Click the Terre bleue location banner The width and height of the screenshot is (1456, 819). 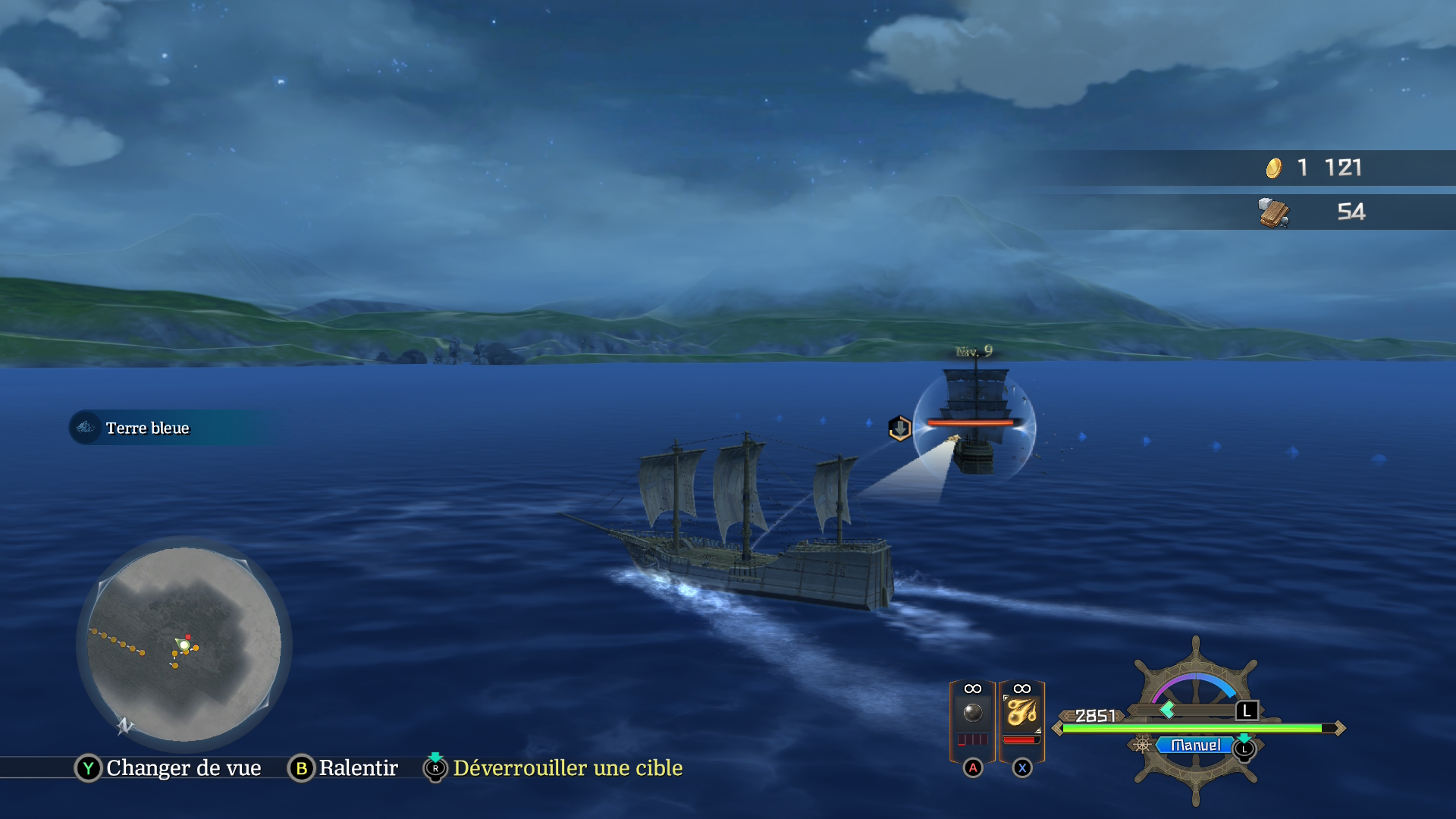pos(147,428)
